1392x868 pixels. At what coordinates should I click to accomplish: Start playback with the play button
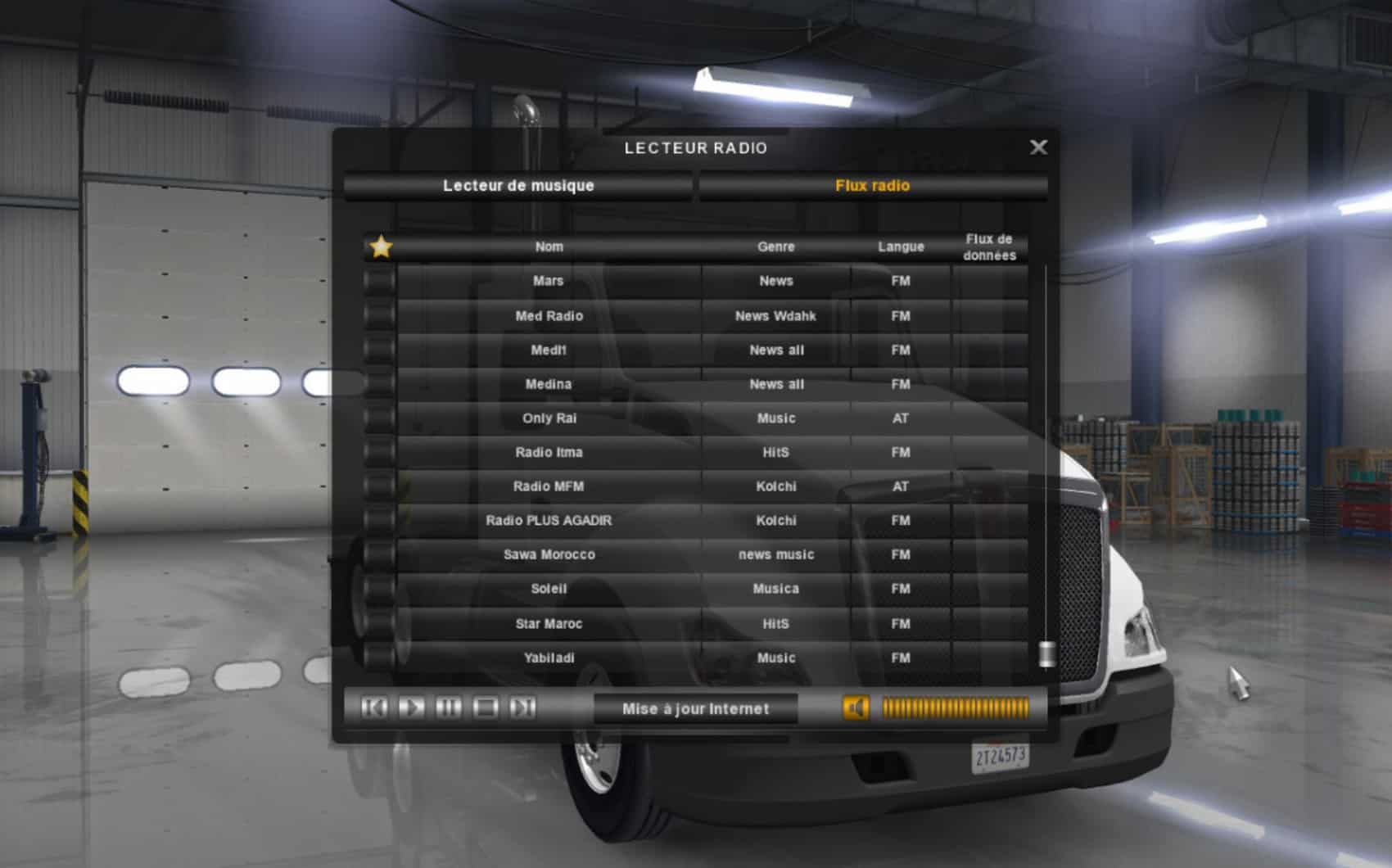(x=411, y=708)
